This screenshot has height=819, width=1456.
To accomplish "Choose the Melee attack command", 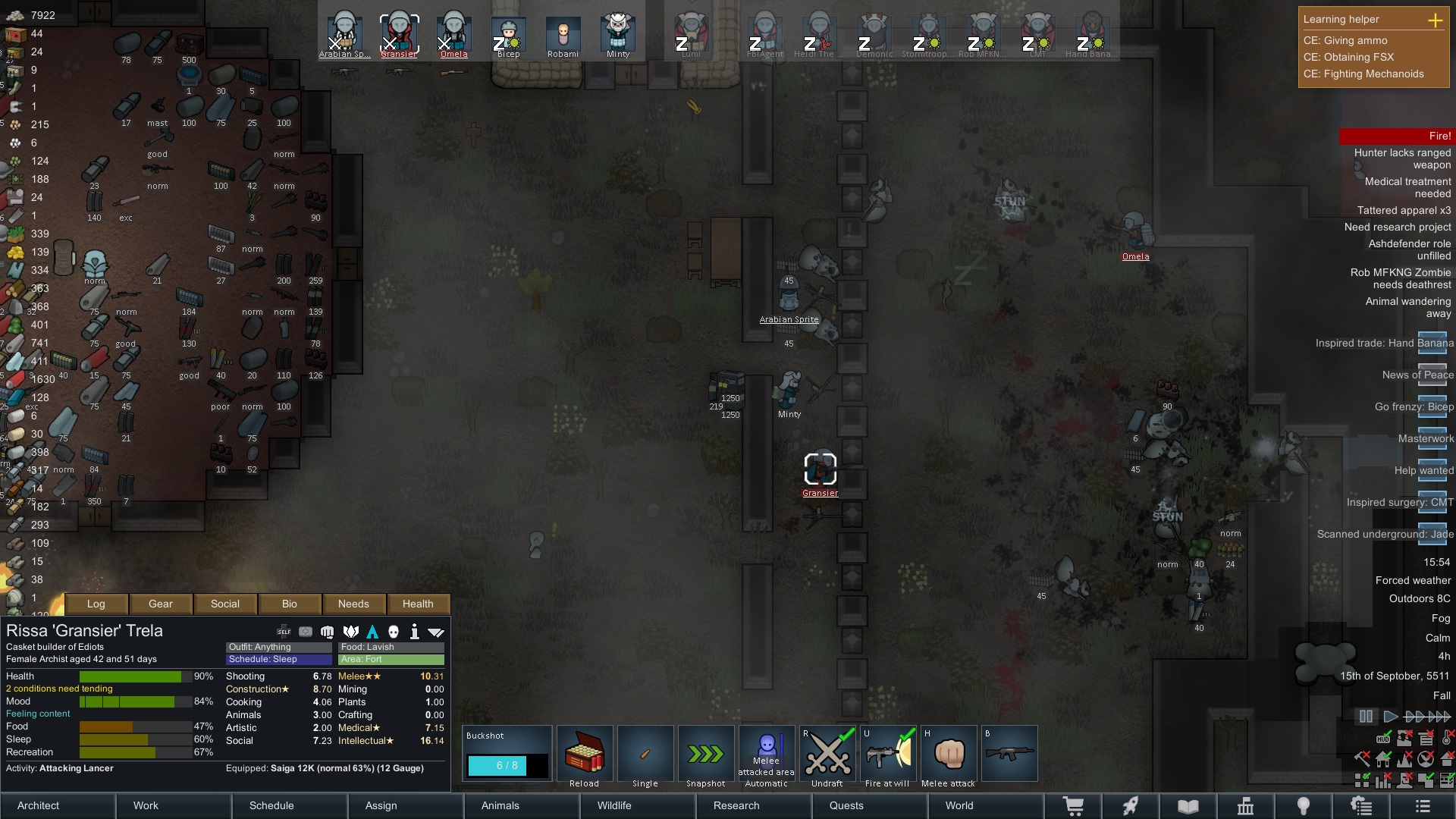I will [949, 754].
